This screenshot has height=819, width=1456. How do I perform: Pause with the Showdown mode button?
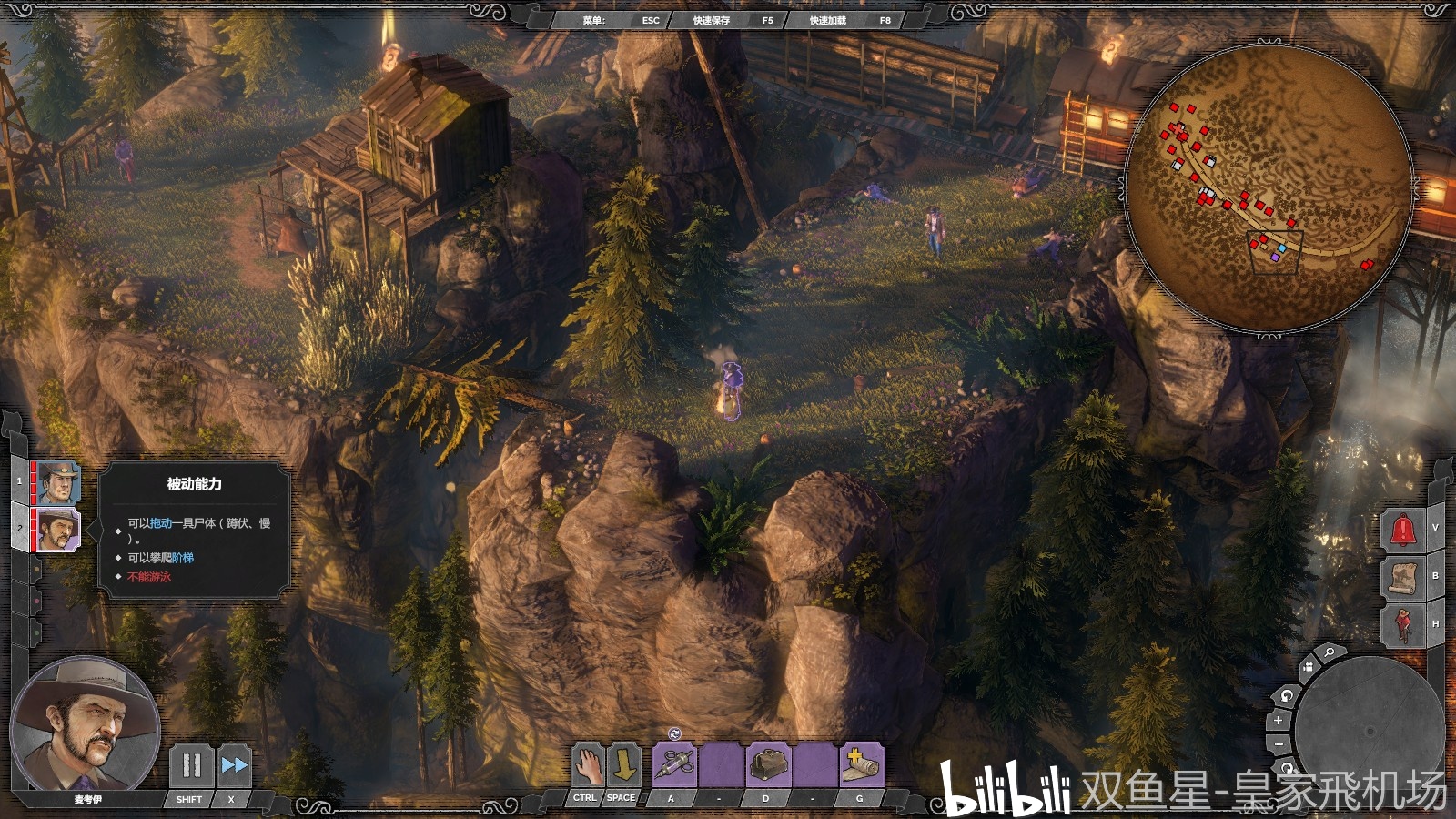click(x=191, y=764)
